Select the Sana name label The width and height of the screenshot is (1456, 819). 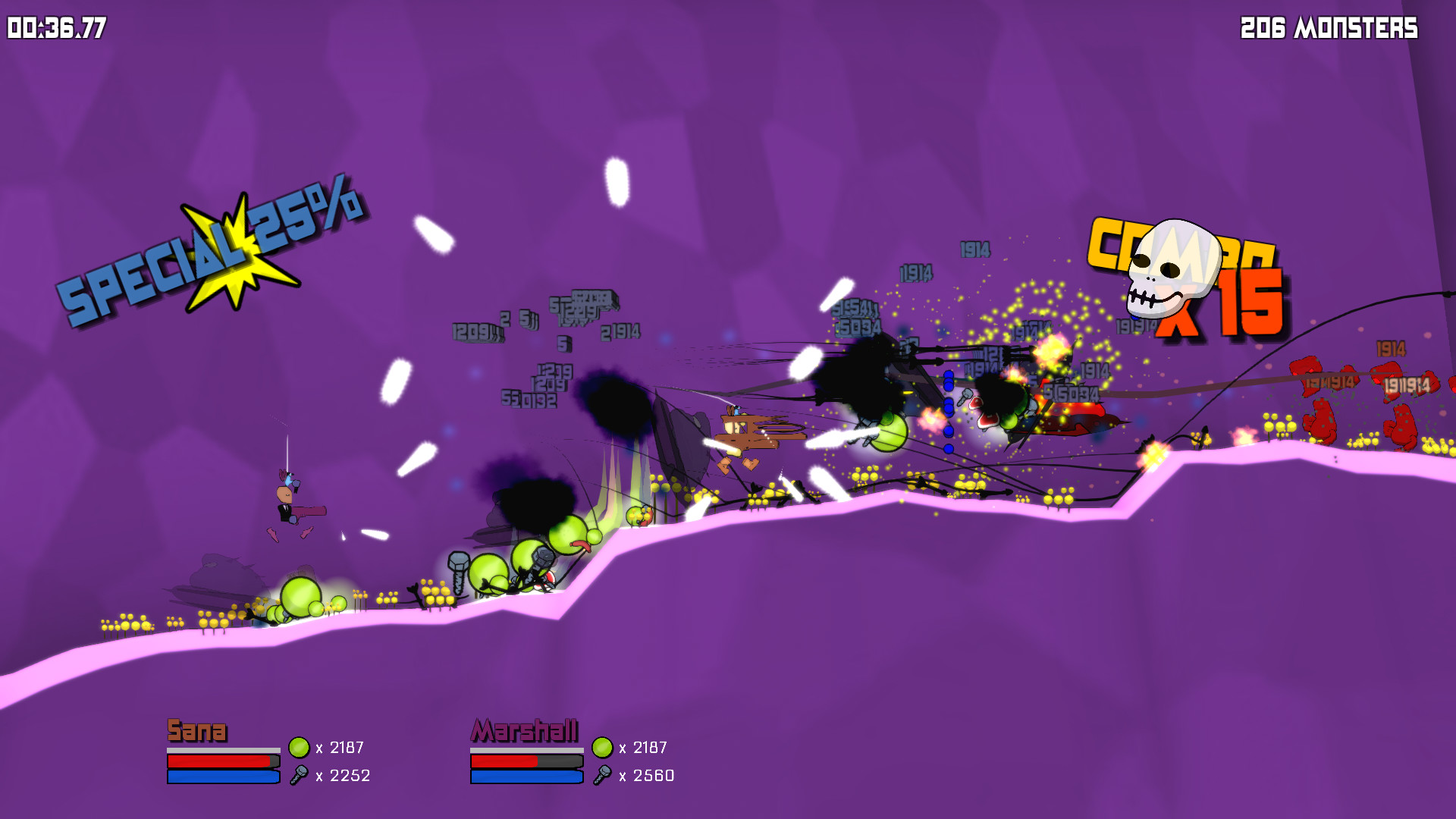pos(197,732)
